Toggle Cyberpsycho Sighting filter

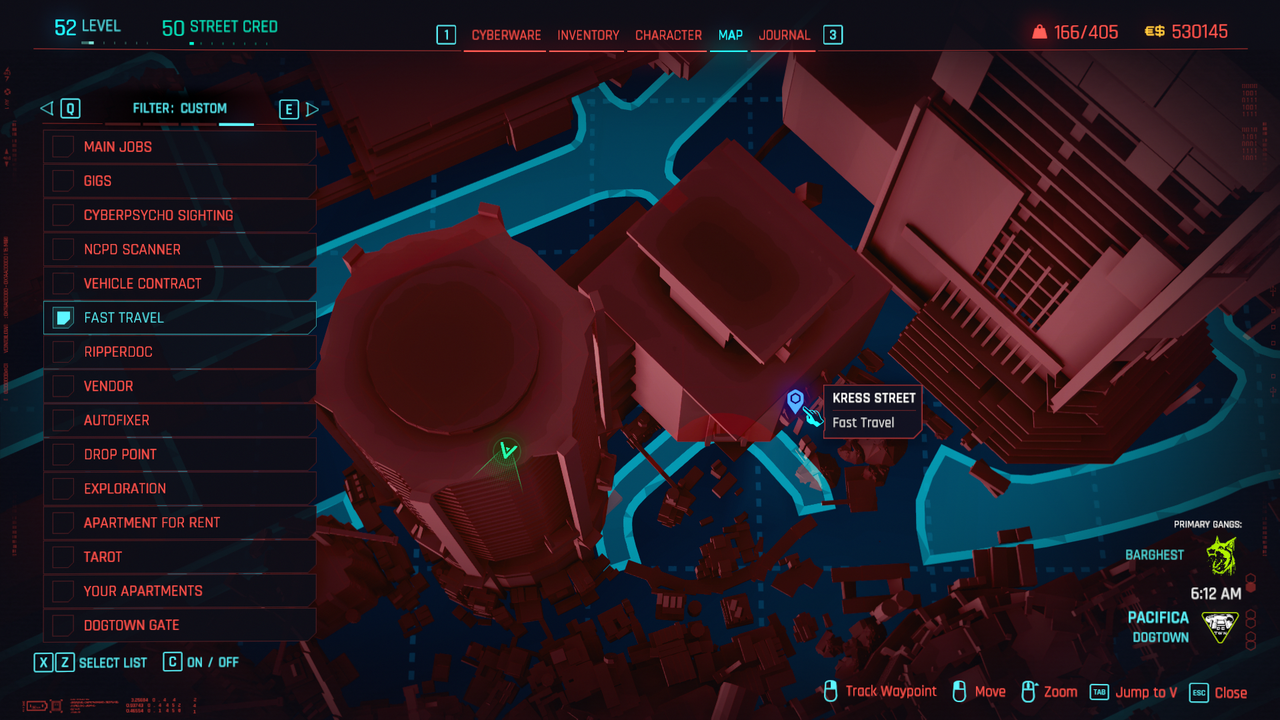click(63, 215)
